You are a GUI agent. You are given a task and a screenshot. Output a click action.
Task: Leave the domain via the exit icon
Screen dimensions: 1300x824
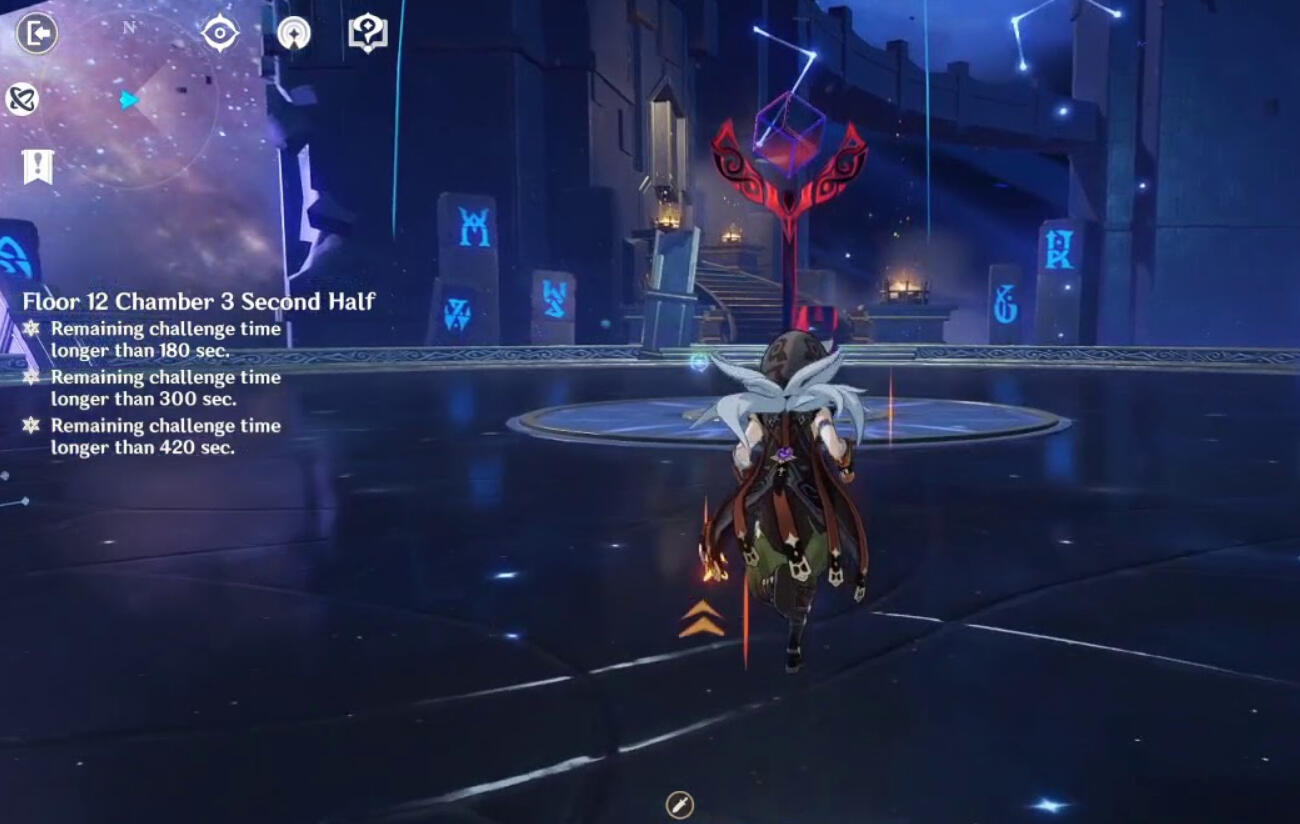(37, 34)
